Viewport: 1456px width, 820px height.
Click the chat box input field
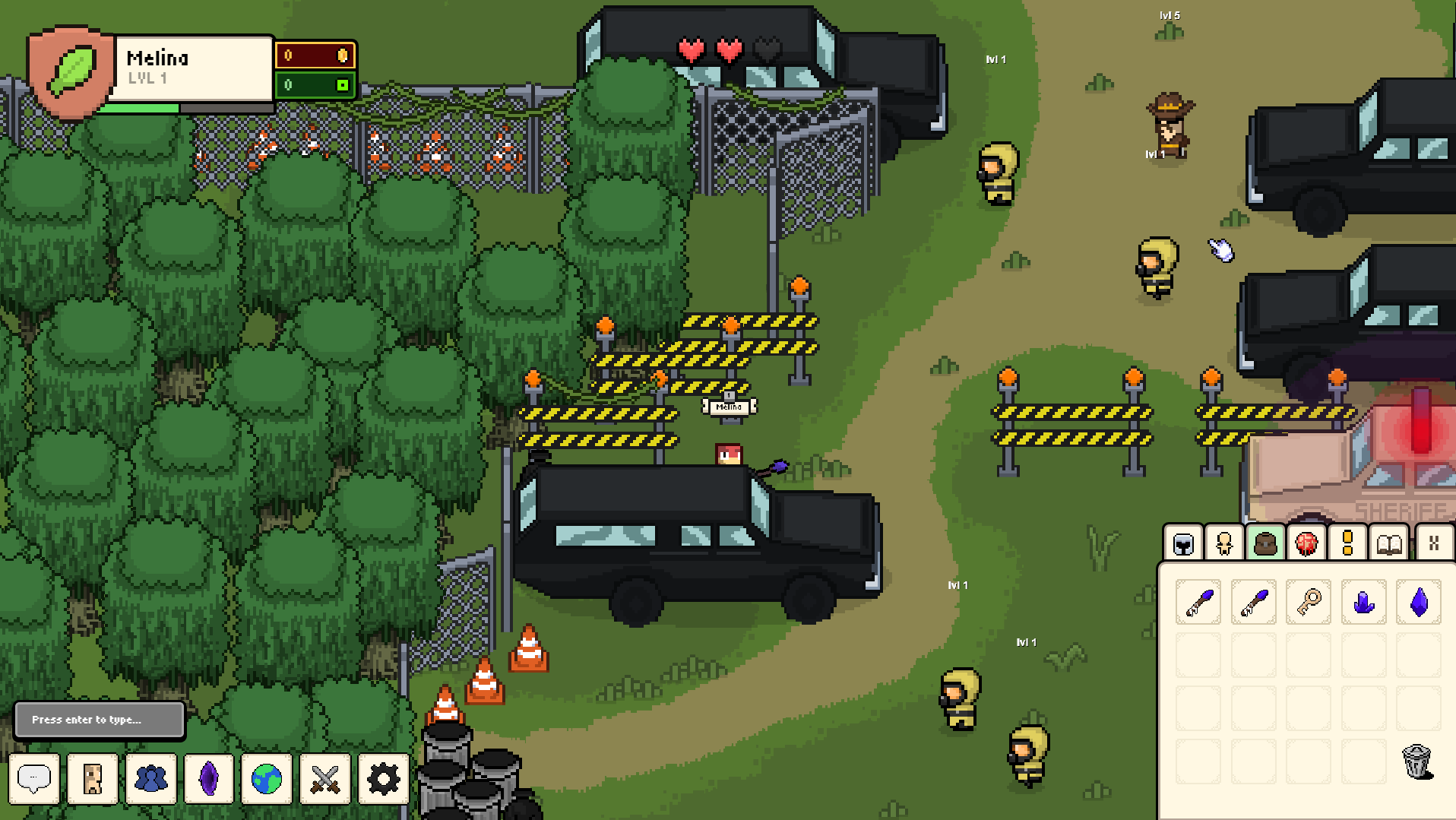coord(100,719)
